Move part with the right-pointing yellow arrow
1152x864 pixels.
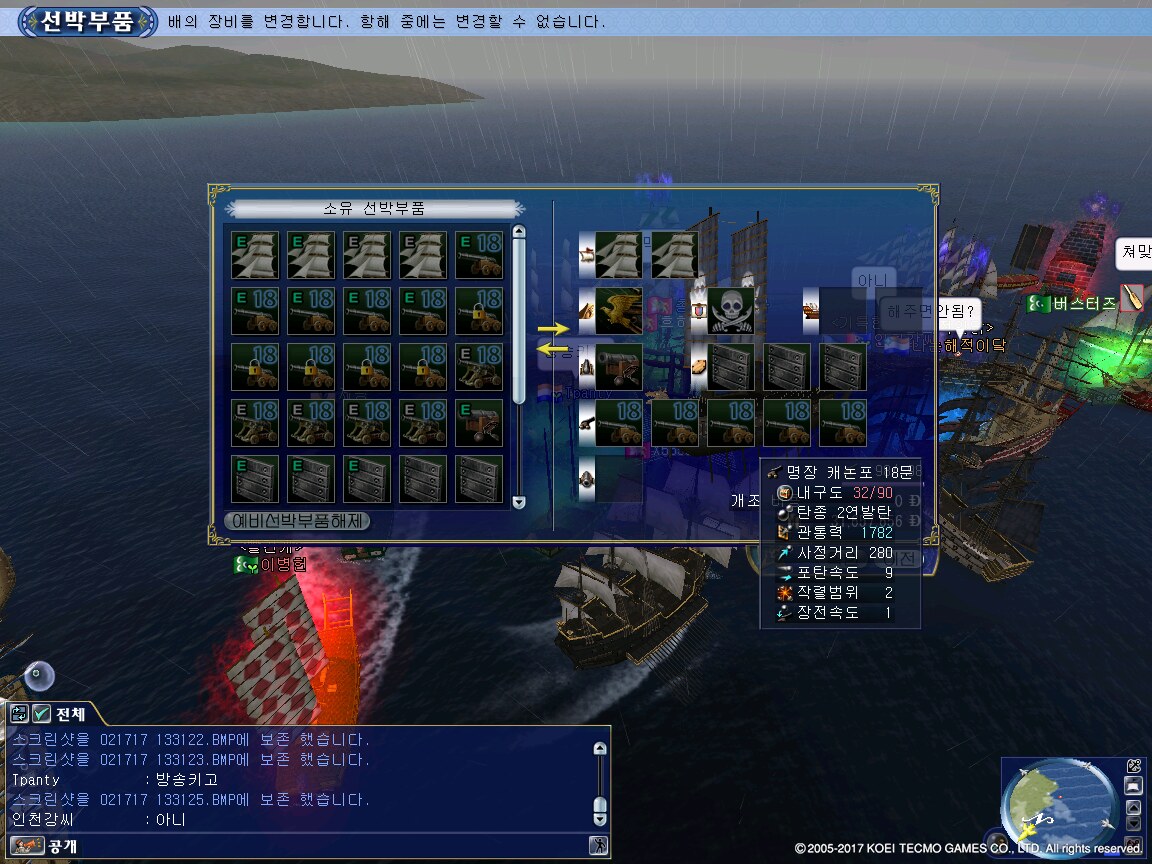point(552,328)
